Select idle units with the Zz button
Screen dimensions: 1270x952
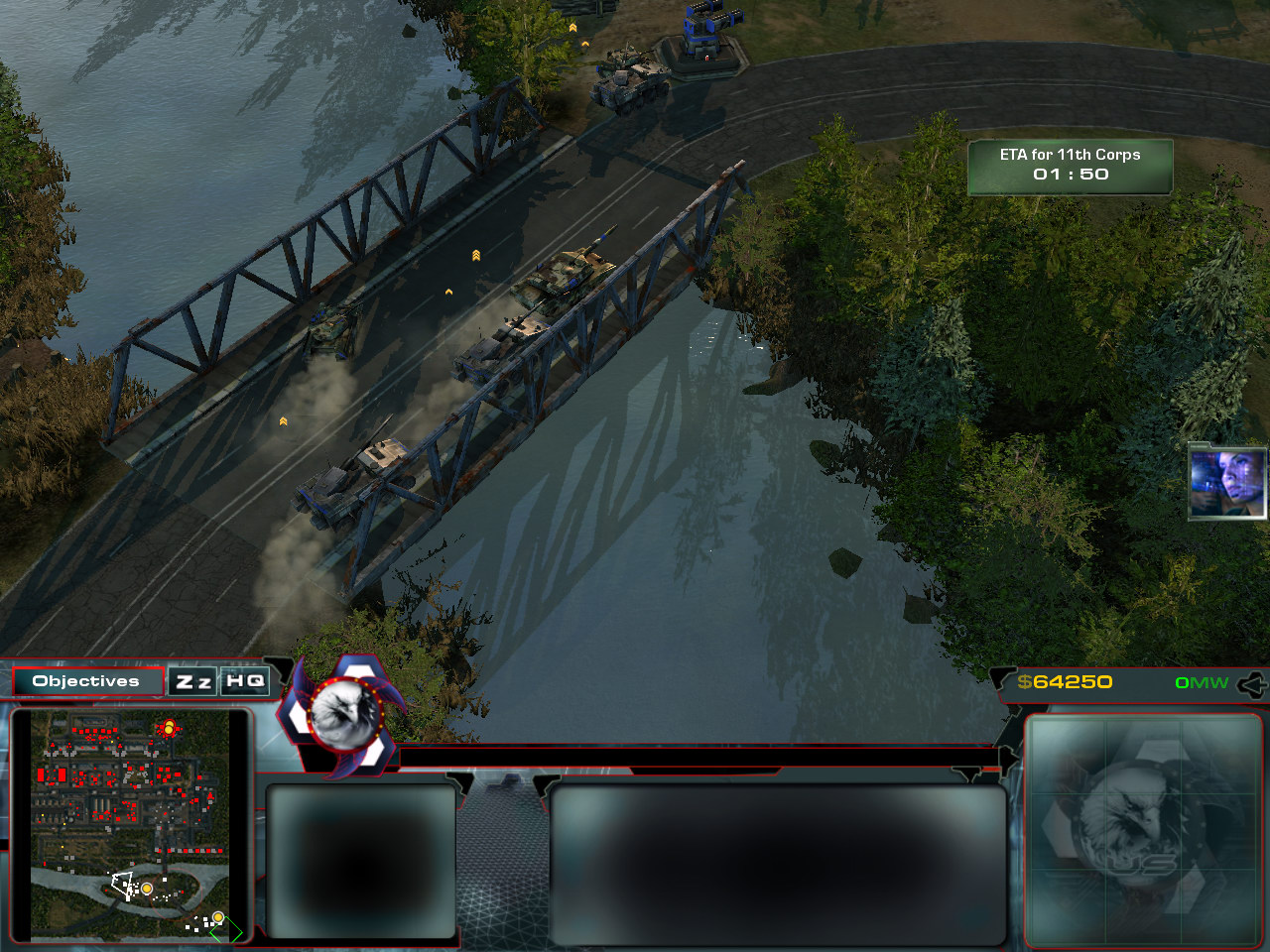coord(193,681)
